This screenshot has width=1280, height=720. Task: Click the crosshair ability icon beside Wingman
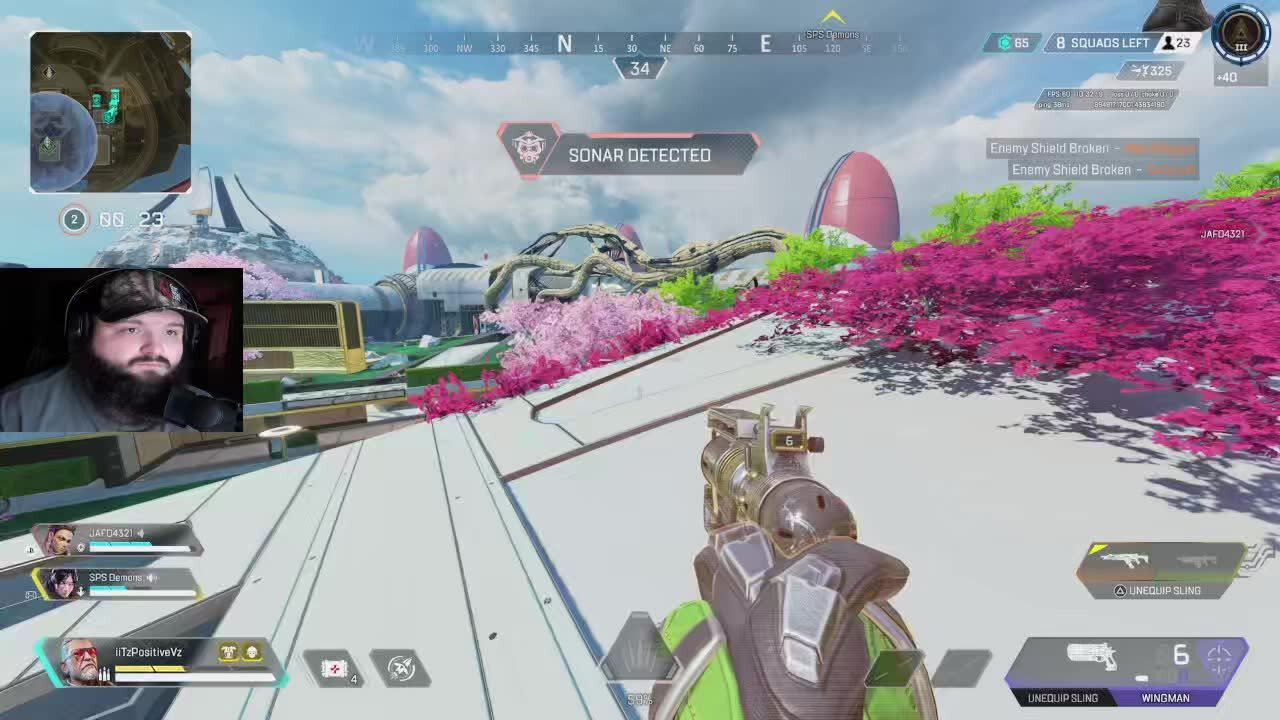click(1220, 658)
